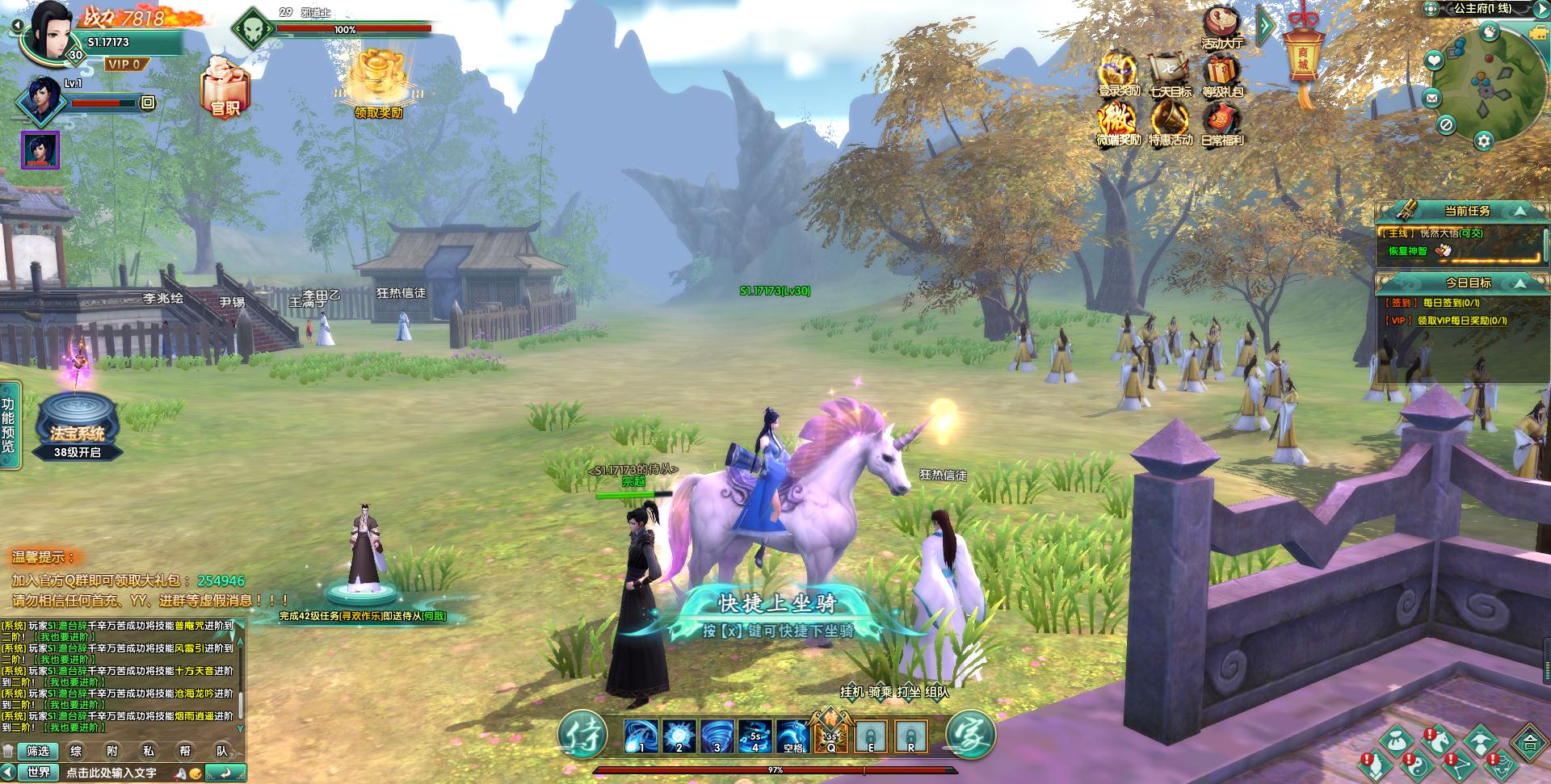Image resolution: width=1551 pixels, height=784 pixels.
Task: Open the 活动大厅 activity hall
Action: click(1221, 27)
